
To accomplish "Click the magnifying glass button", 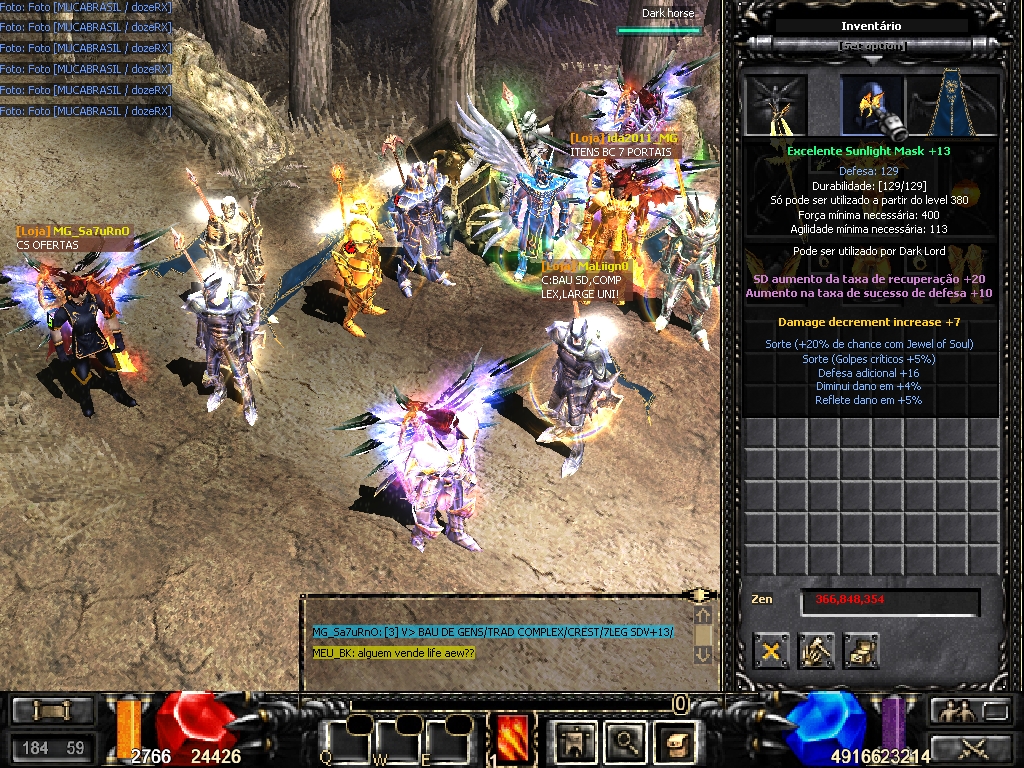I will 626,740.
